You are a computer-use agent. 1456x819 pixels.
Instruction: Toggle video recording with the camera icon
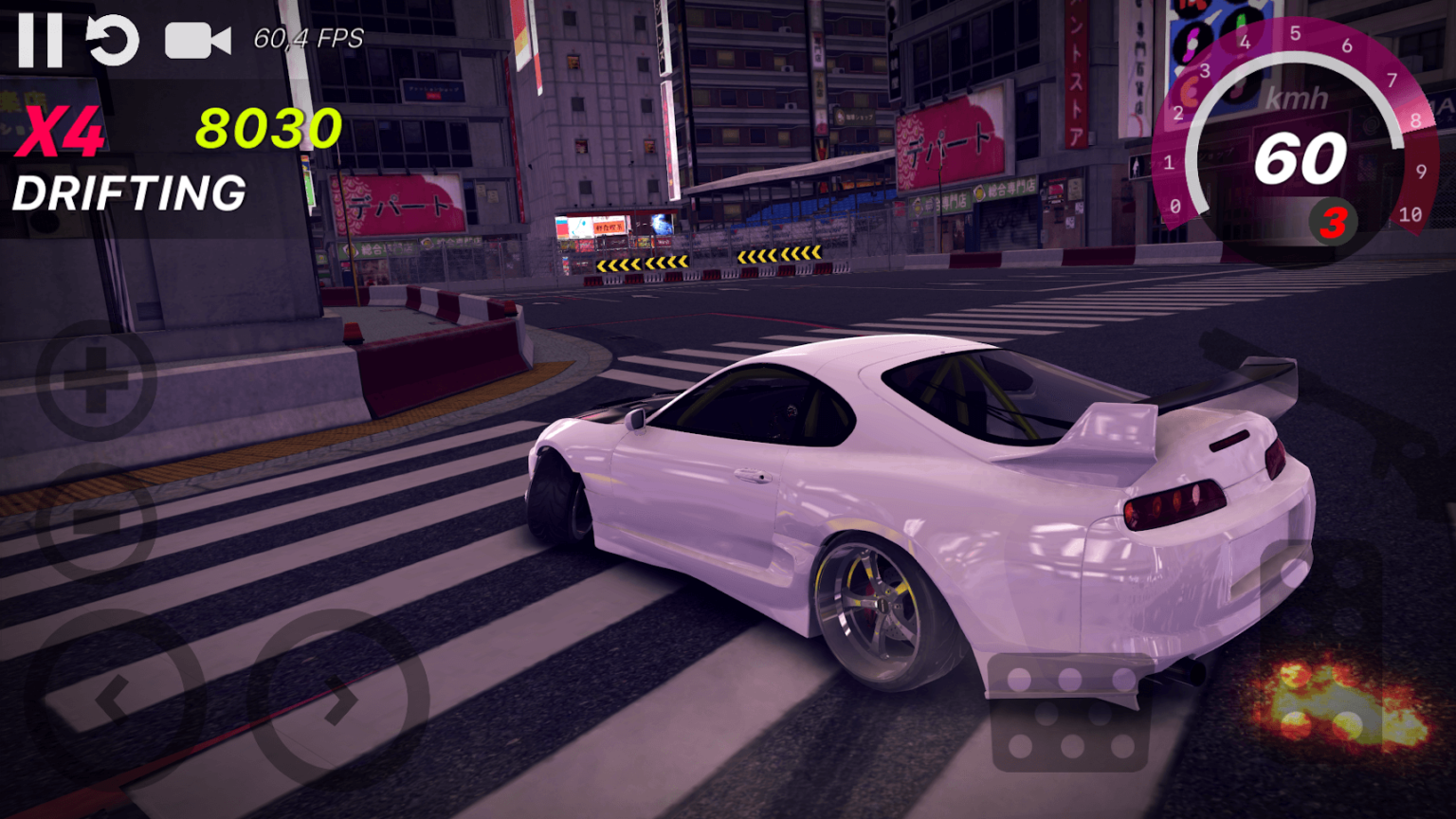point(196,38)
